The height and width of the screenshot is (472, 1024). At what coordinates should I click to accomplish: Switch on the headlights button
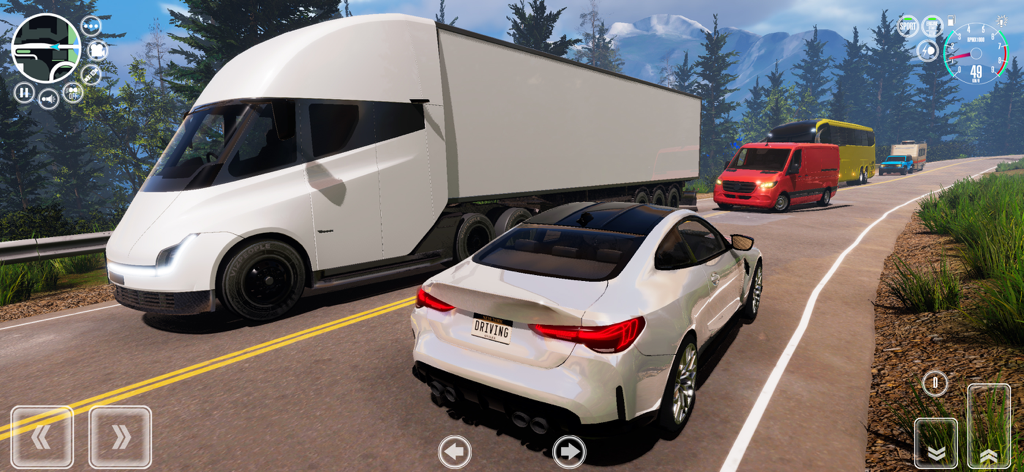click(x=928, y=50)
